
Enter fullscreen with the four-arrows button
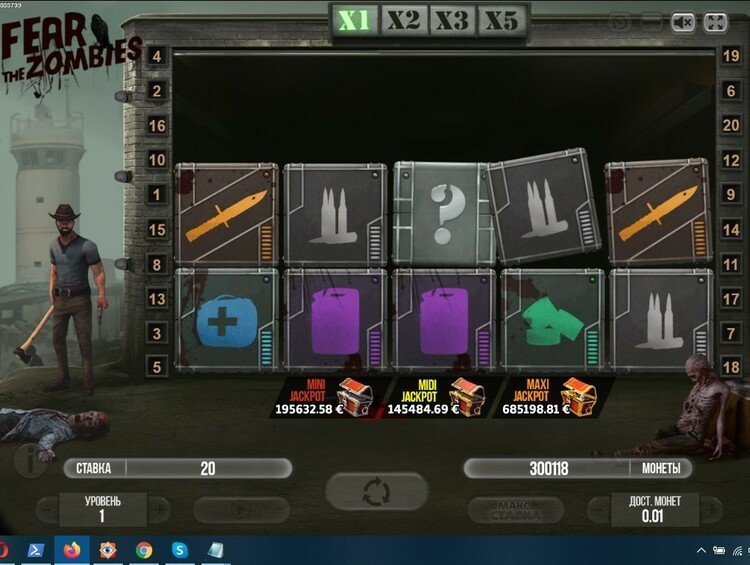pos(714,21)
